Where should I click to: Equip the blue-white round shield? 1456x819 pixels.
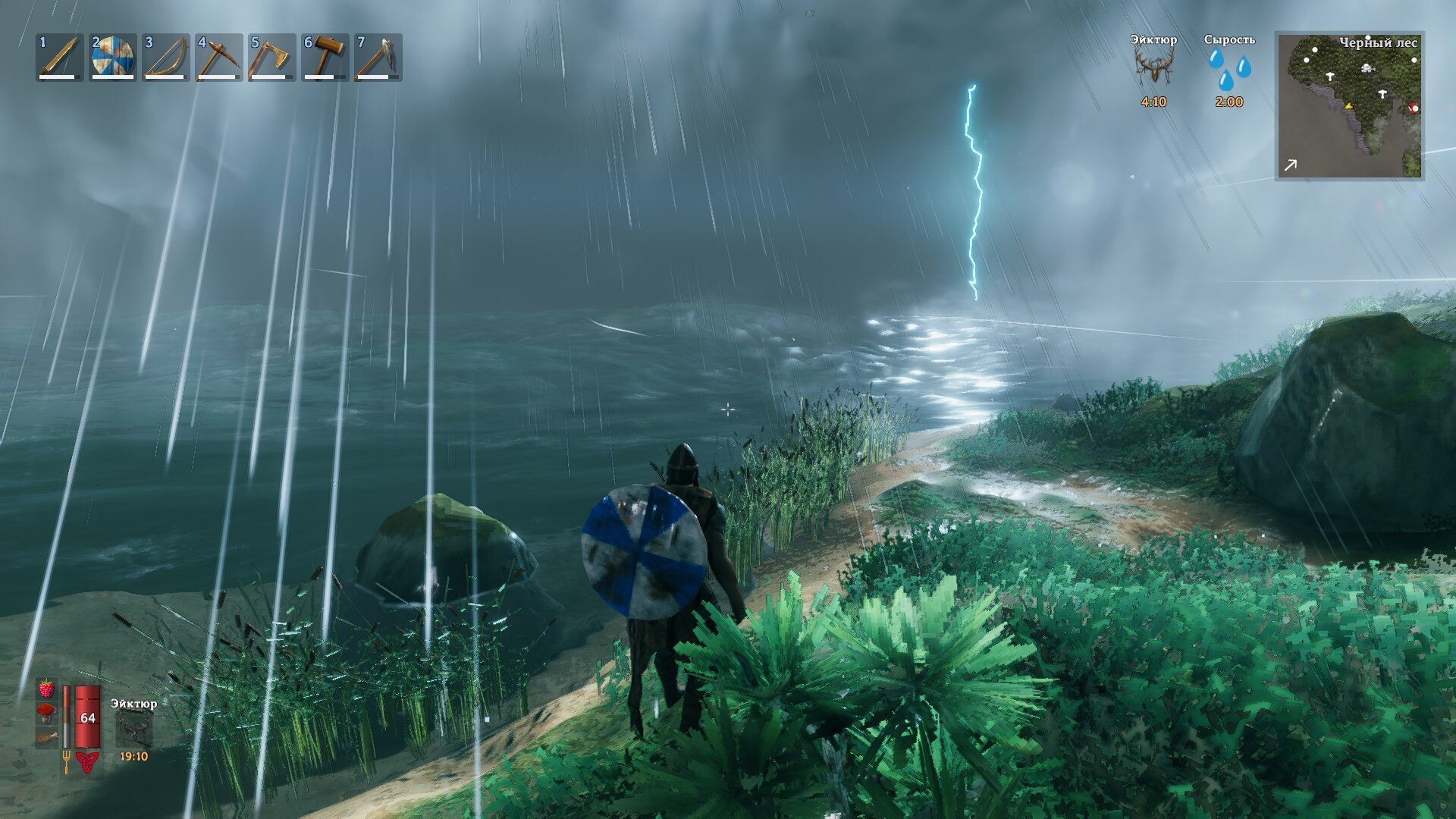pos(113,58)
